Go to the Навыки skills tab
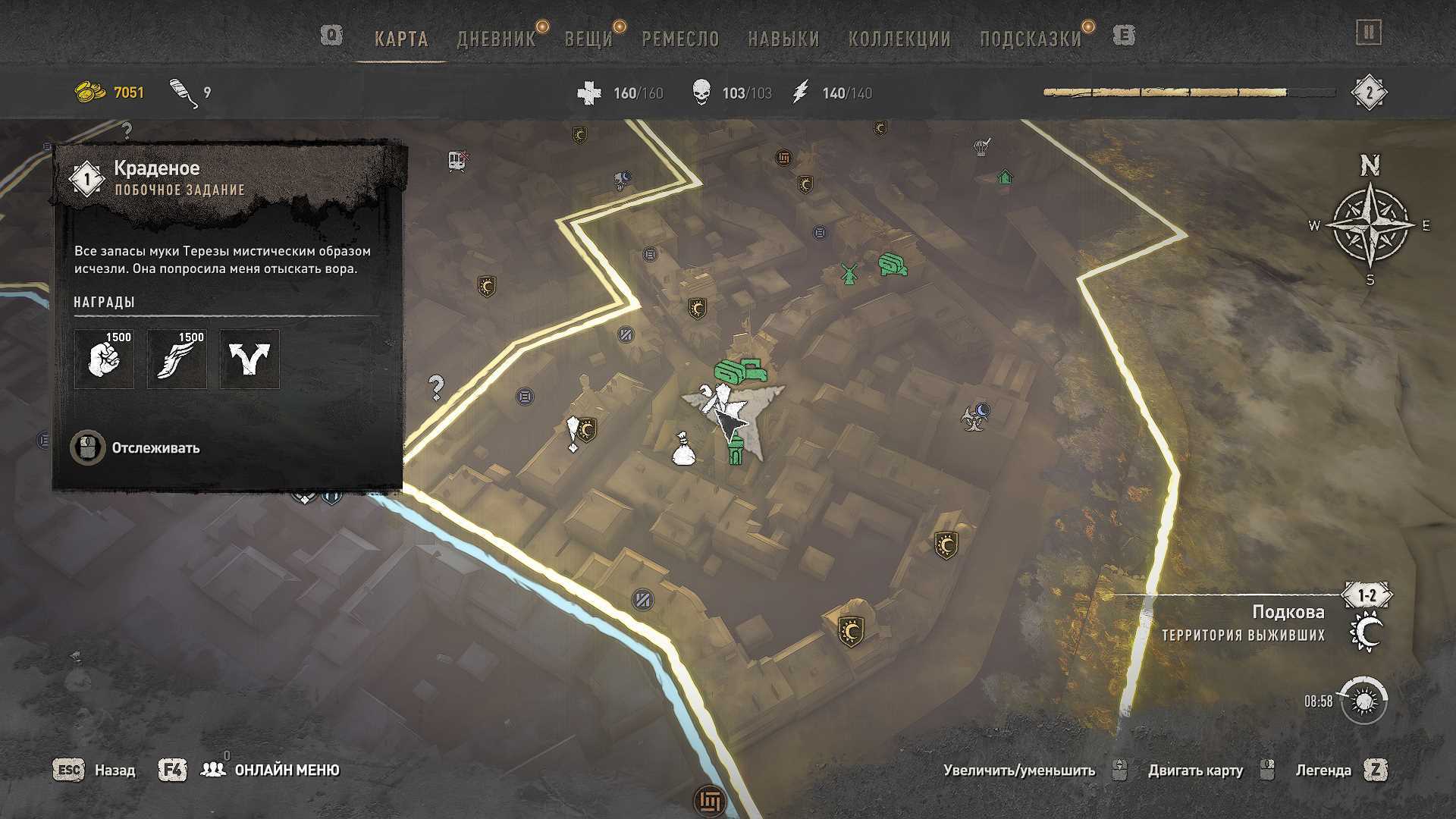Screen dimensions: 1456x819 [x=783, y=39]
